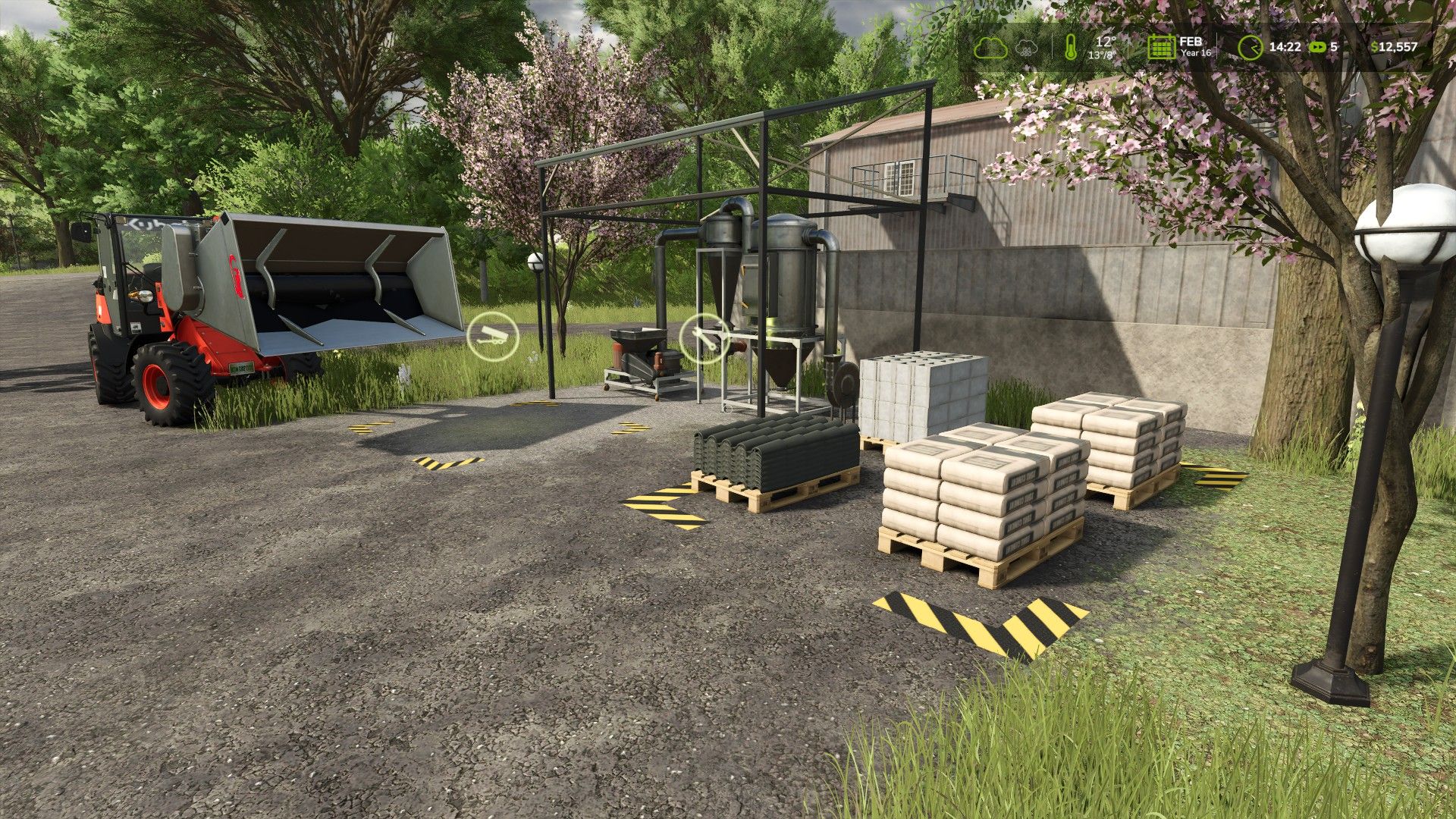Open the rain forecast cloud icon

(1026, 47)
